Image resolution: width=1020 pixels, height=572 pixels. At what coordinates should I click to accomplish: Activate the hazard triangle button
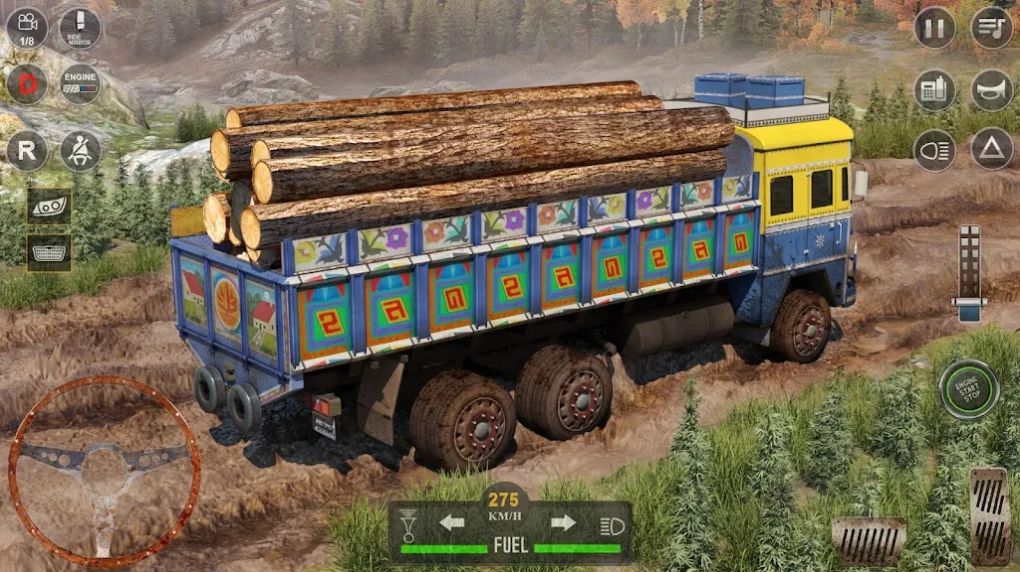992,150
